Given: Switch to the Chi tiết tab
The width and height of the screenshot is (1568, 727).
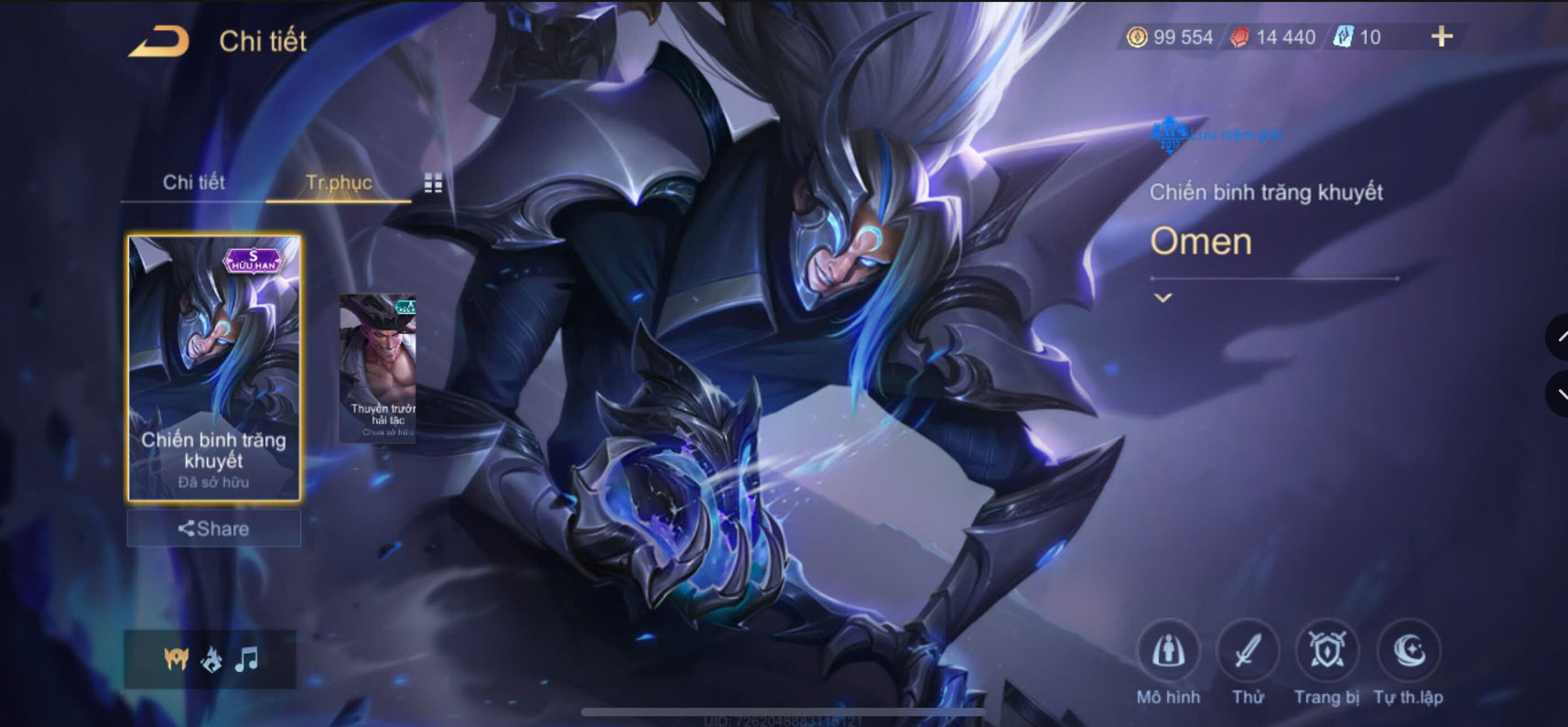Looking at the screenshot, I should pyautogui.click(x=195, y=182).
